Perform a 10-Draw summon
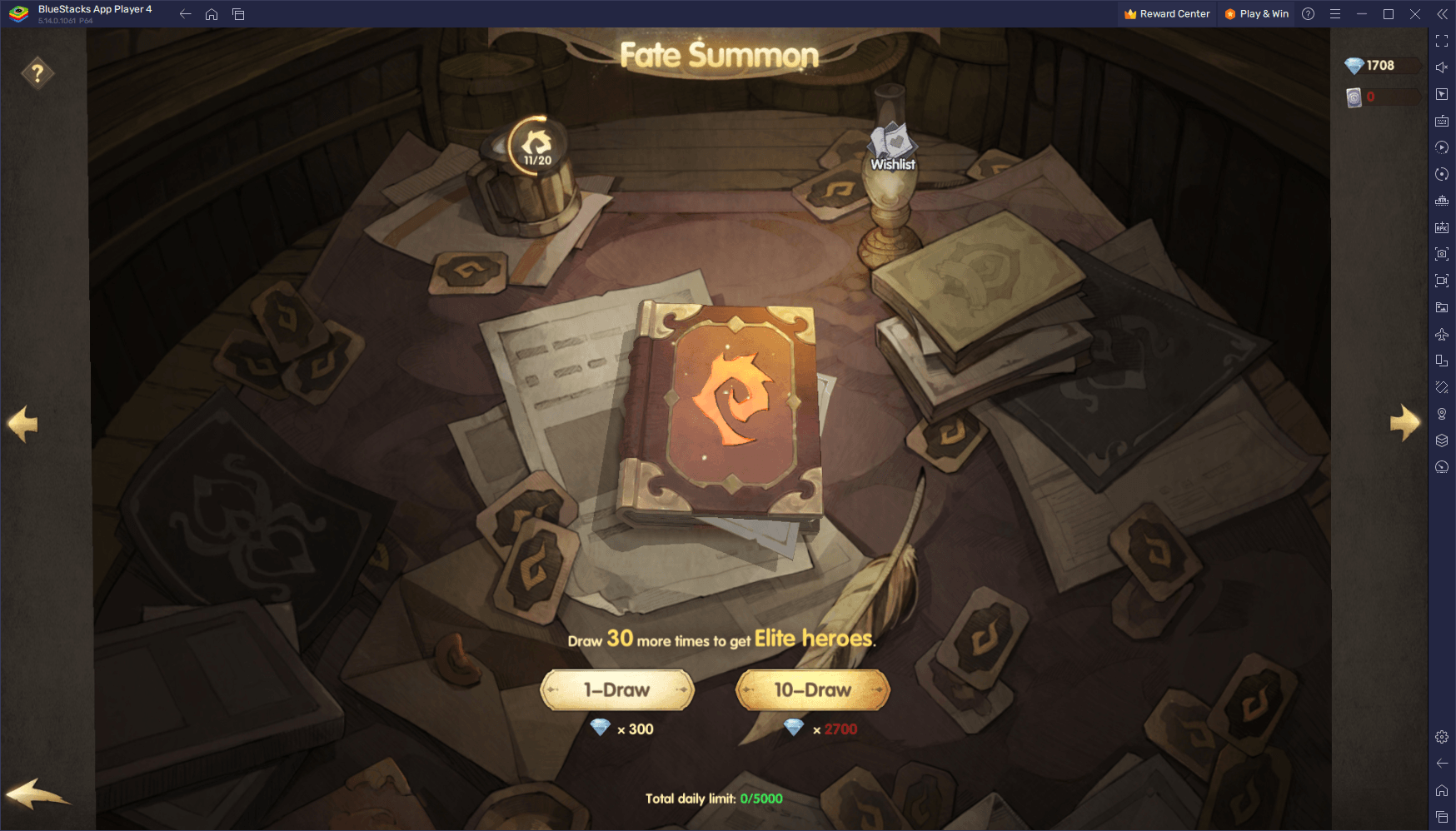The width and height of the screenshot is (1456, 831). click(x=812, y=690)
